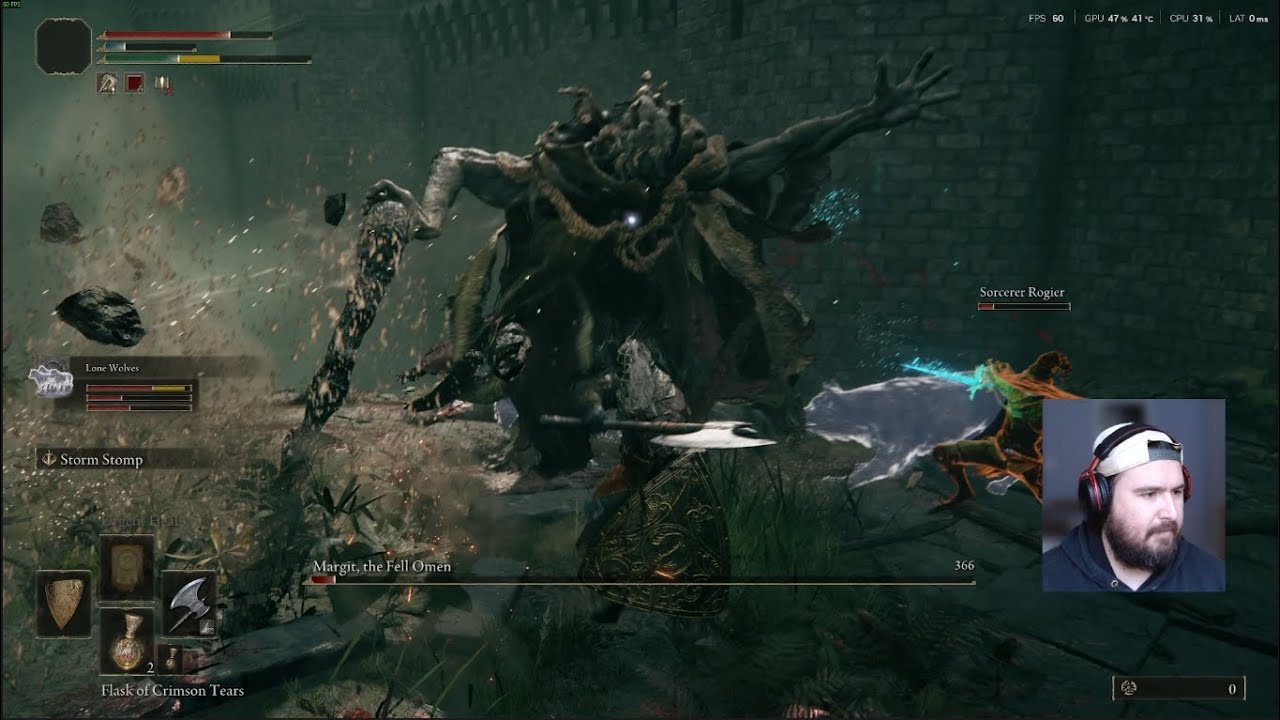Select the battle axe weapon slot
1280x720 pixels.
[x=188, y=604]
